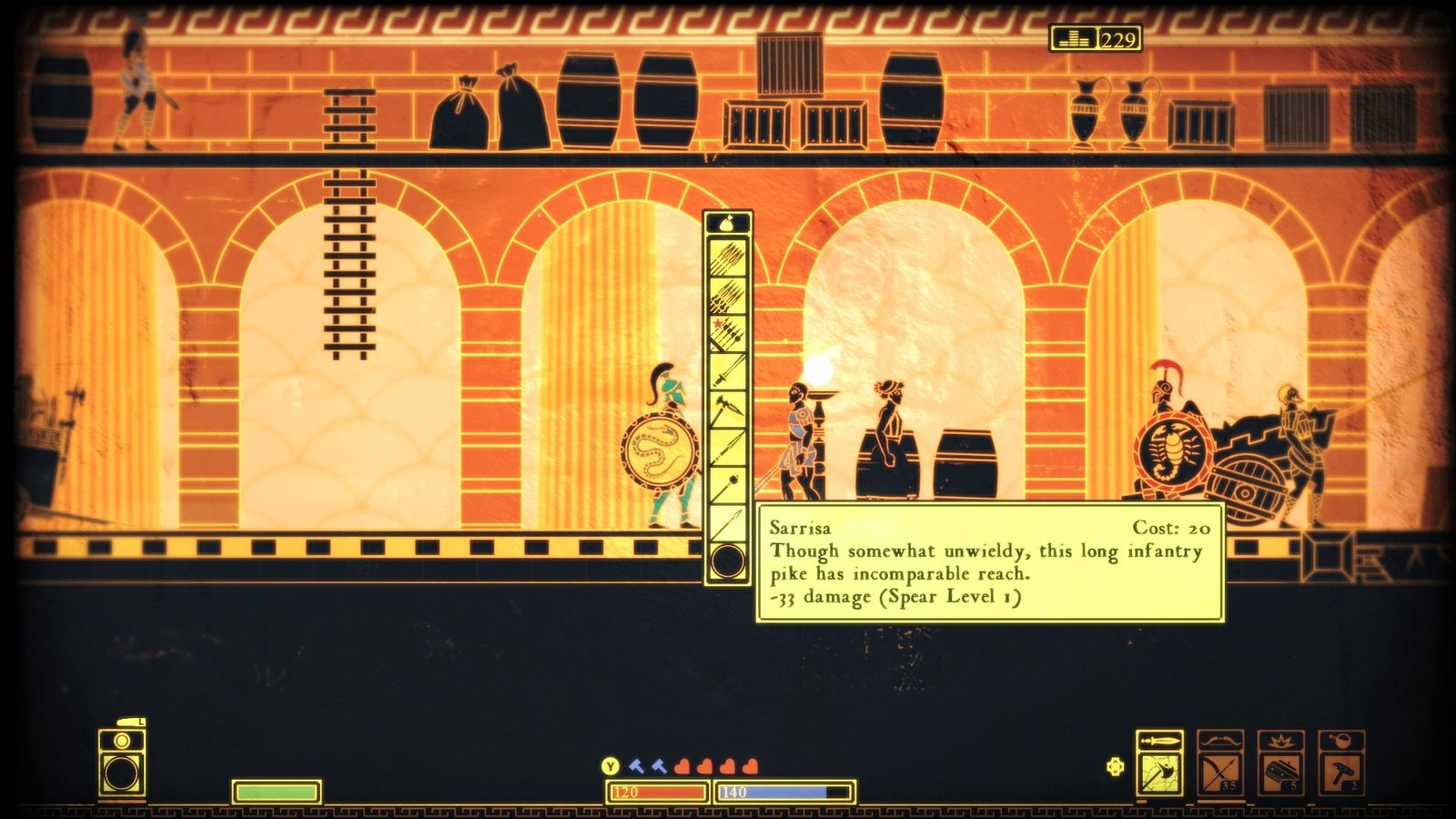Screen dimensions: 1456x819
Task: Choose the sword in the shop list
Action: pos(728,371)
